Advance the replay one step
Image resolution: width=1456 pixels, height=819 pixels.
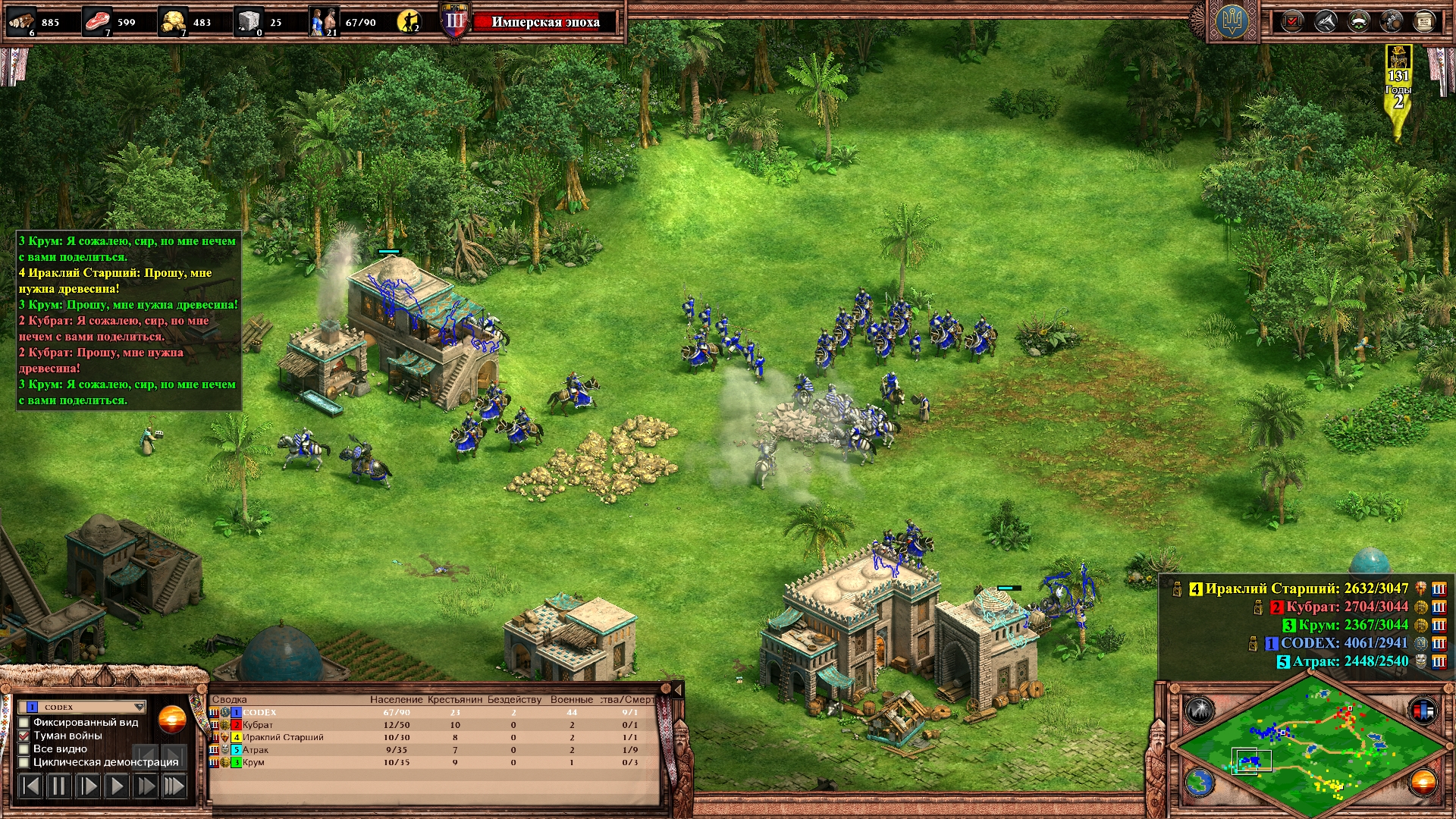point(88,786)
